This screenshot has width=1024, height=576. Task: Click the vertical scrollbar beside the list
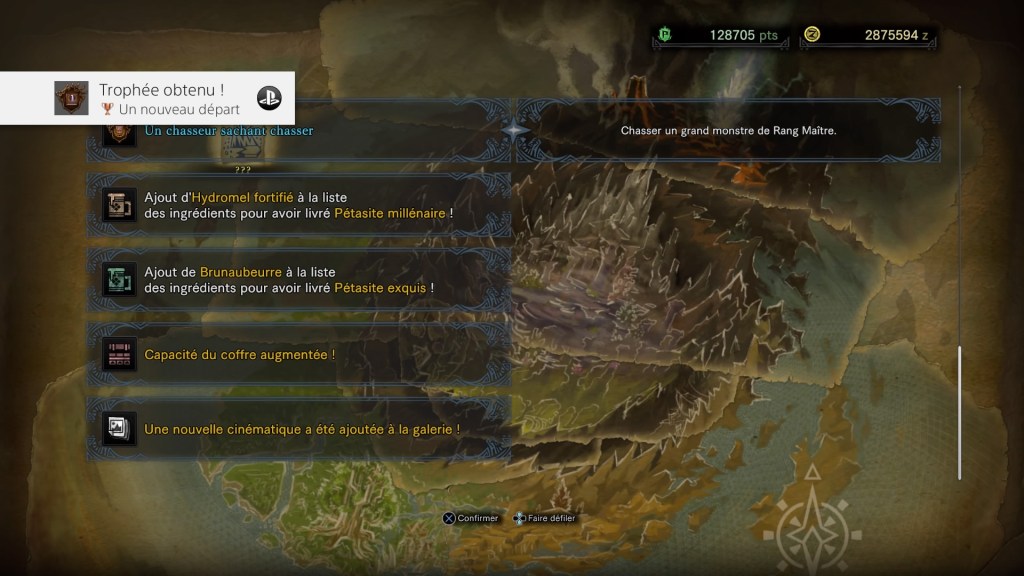pyautogui.click(x=960, y=412)
